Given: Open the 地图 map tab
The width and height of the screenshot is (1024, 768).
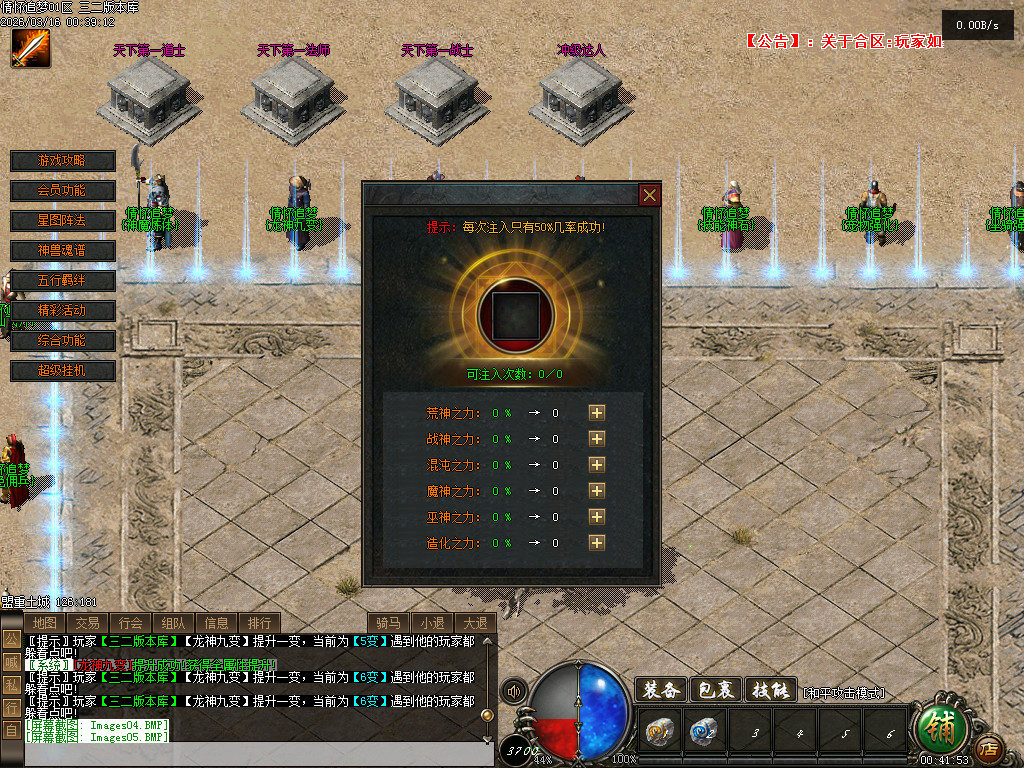Looking at the screenshot, I should click(x=44, y=623).
